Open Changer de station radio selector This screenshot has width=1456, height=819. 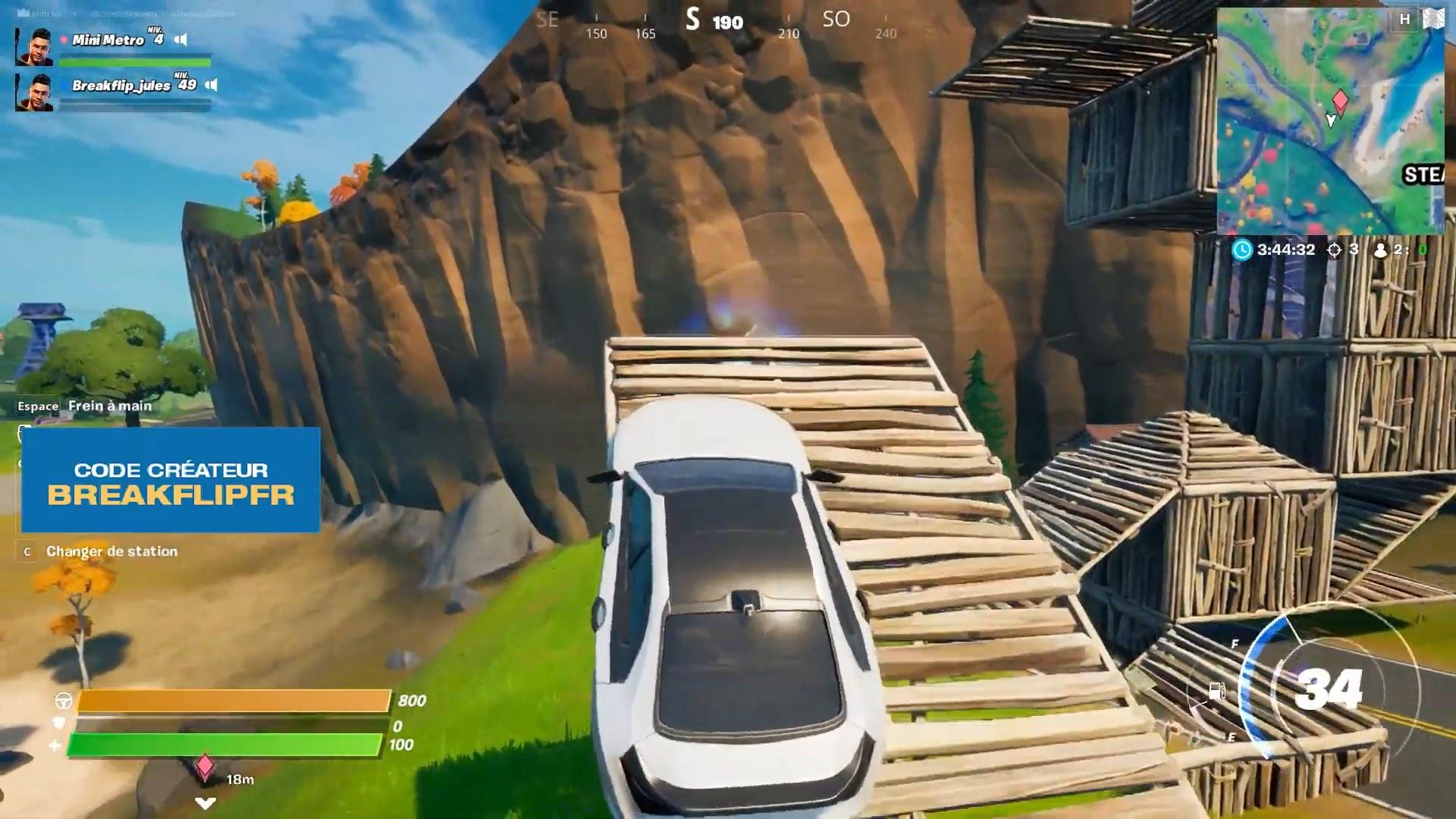(113, 551)
